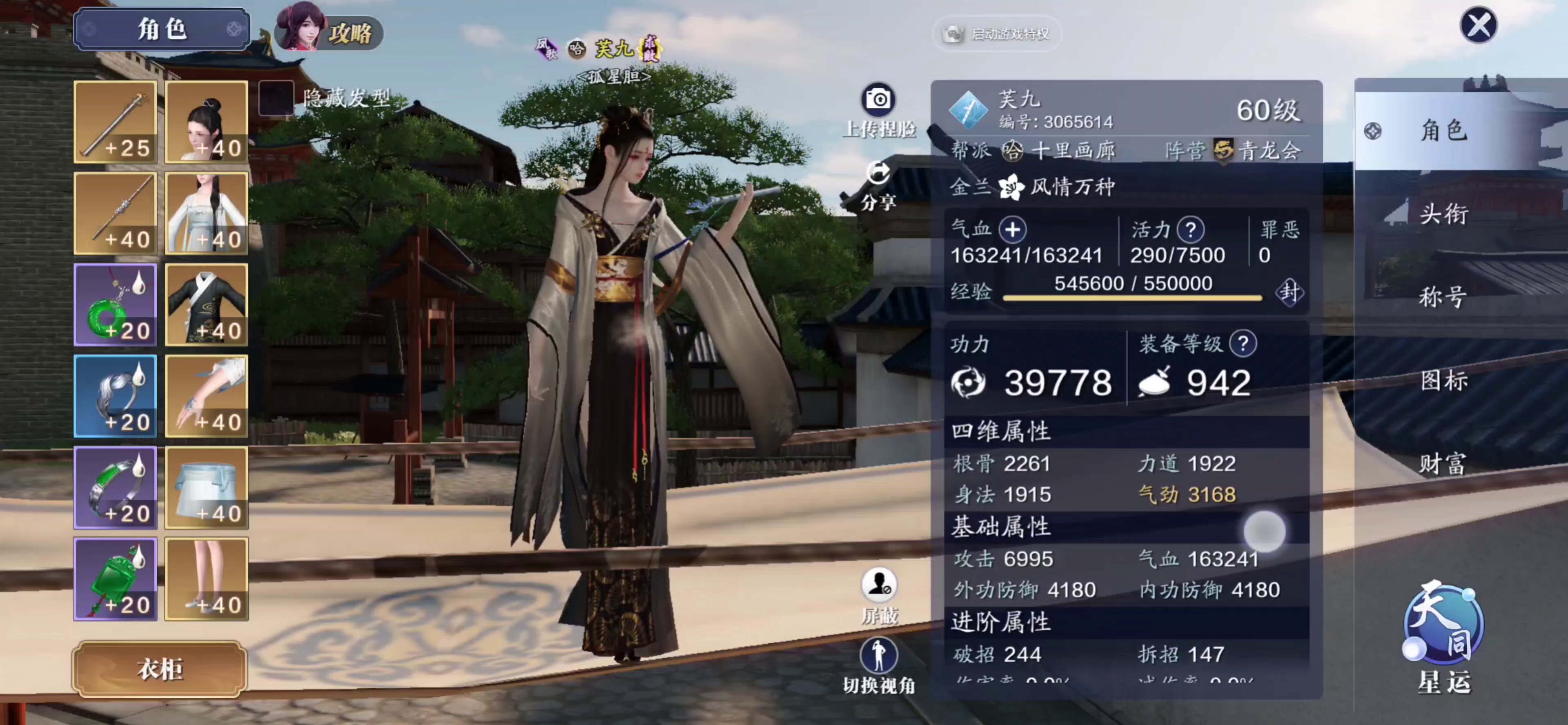Select the hairstyle +40 equipment slot
This screenshot has width=1568, height=725.
coord(206,122)
